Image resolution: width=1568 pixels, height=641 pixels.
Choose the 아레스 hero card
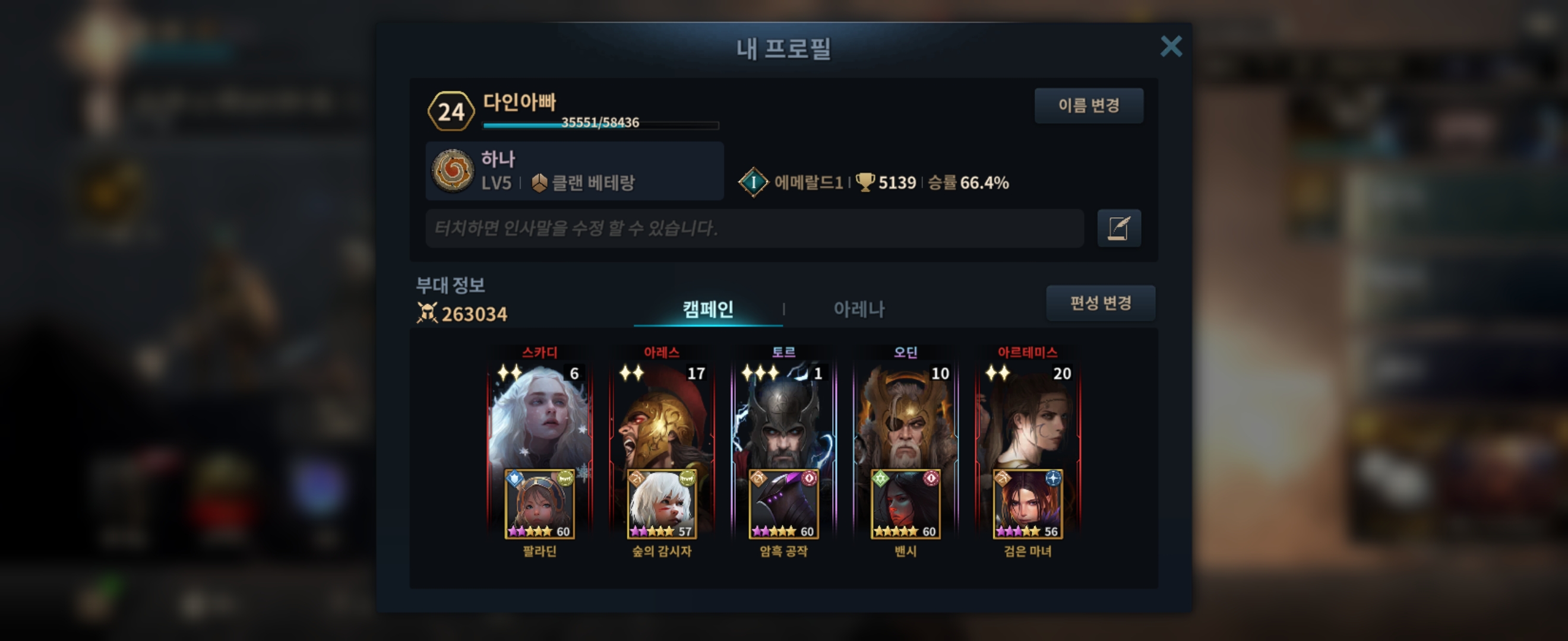[x=662, y=414]
